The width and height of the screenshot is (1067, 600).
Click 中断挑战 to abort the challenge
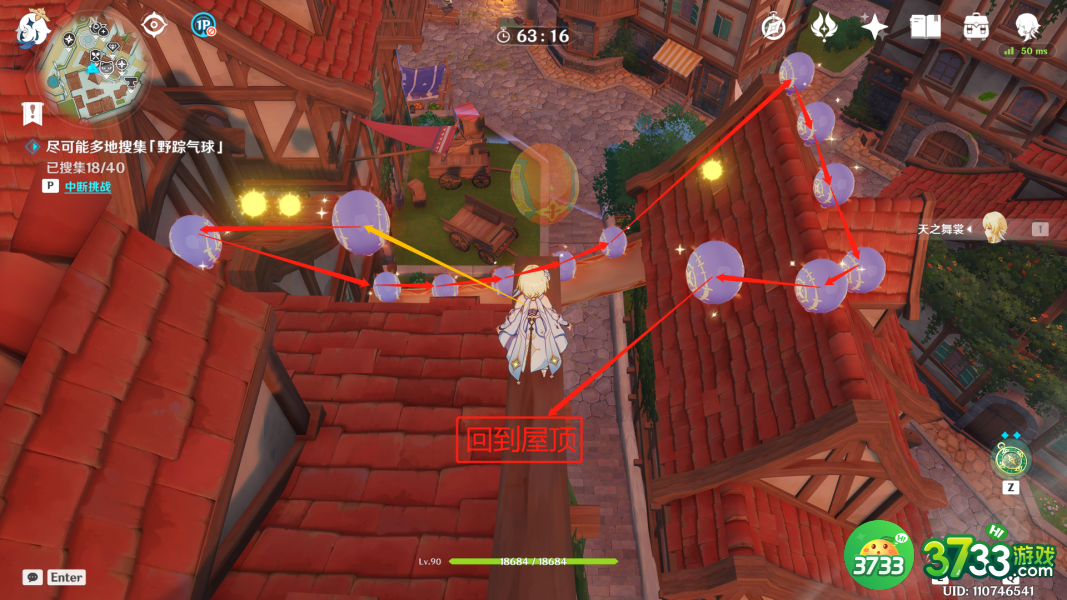pos(88,186)
